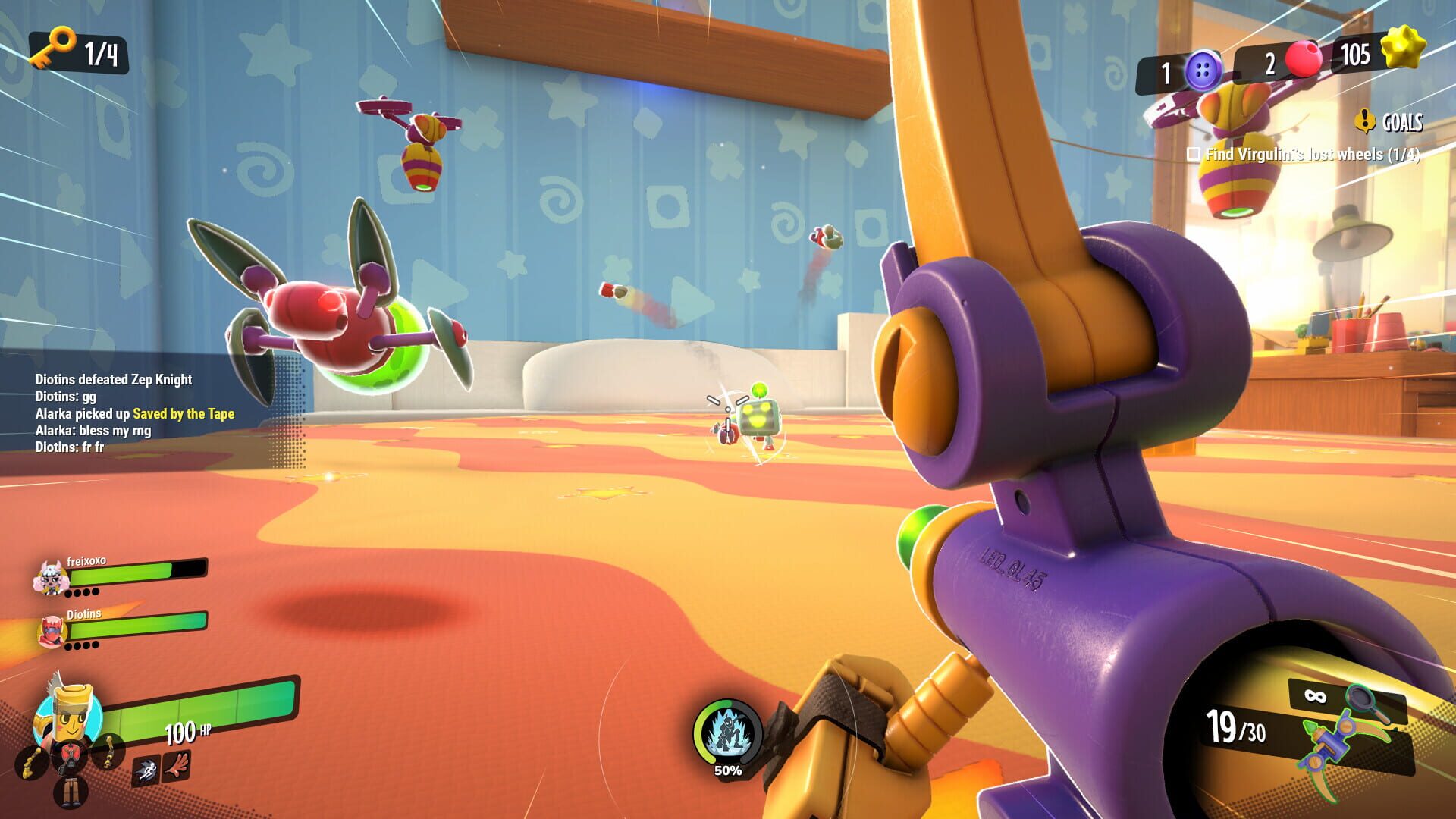Viewport: 1456px width, 819px height.
Task: Toggle Diotins' teammate status pips
Action: [80, 646]
